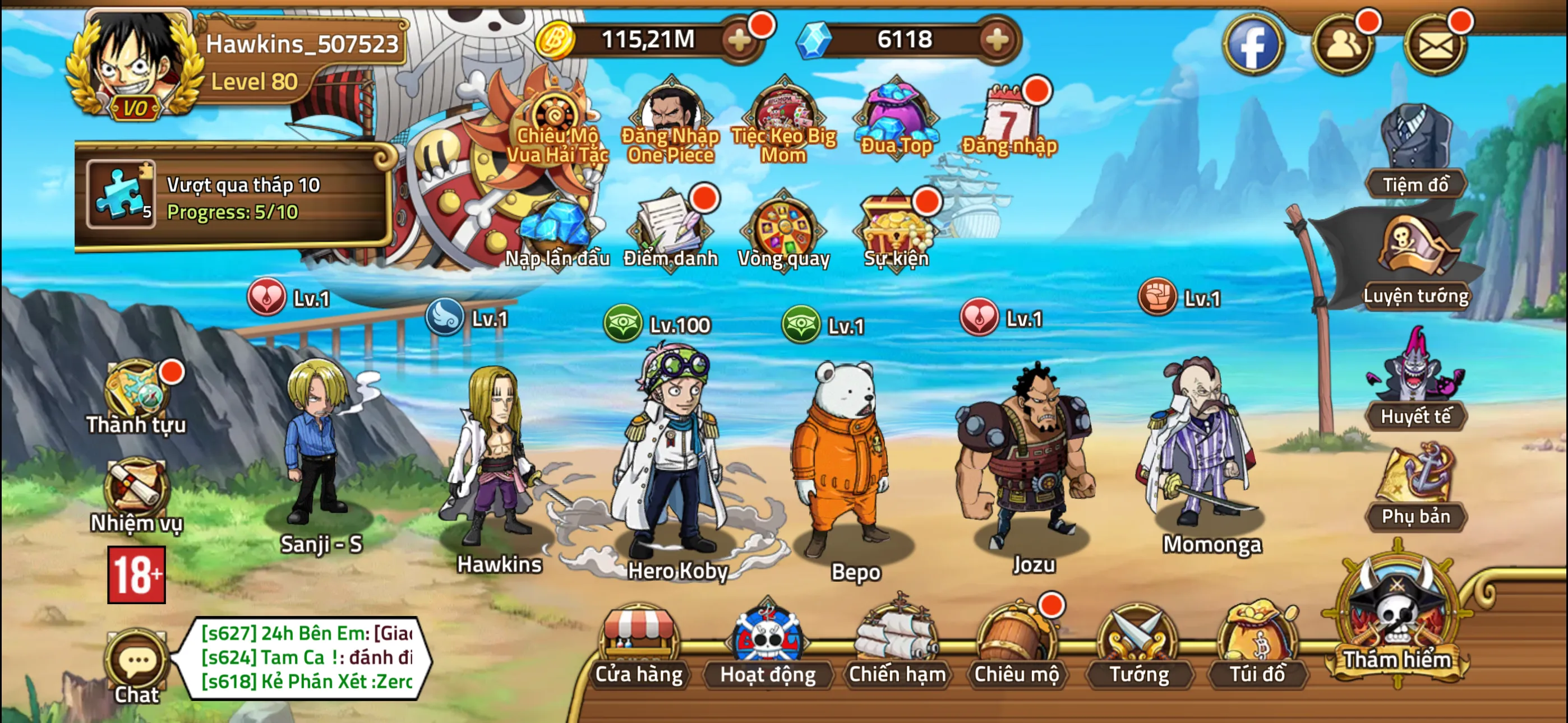Claim Điểm danh daily attendance
Image resolution: width=1568 pixels, height=723 pixels.
coord(670,231)
